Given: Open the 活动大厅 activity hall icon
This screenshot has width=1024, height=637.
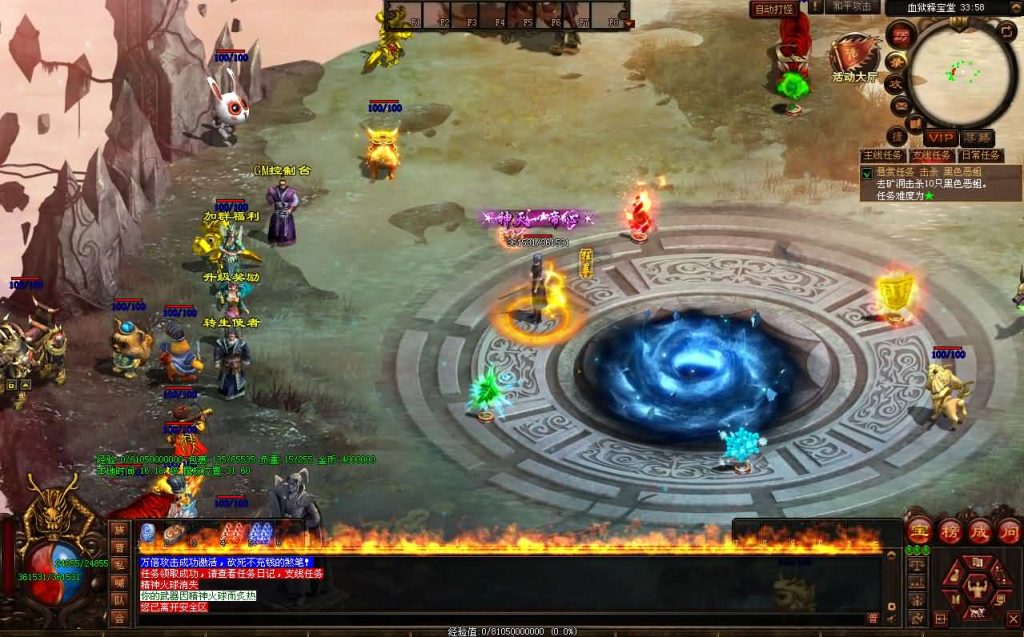Looking at the screenshot, I should pos(855,53).
